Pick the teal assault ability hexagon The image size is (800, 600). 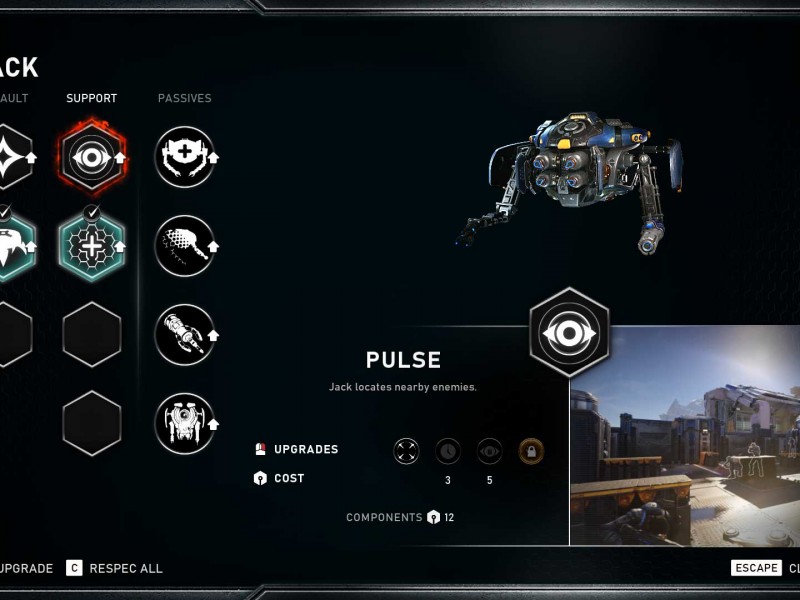(10, 246)
